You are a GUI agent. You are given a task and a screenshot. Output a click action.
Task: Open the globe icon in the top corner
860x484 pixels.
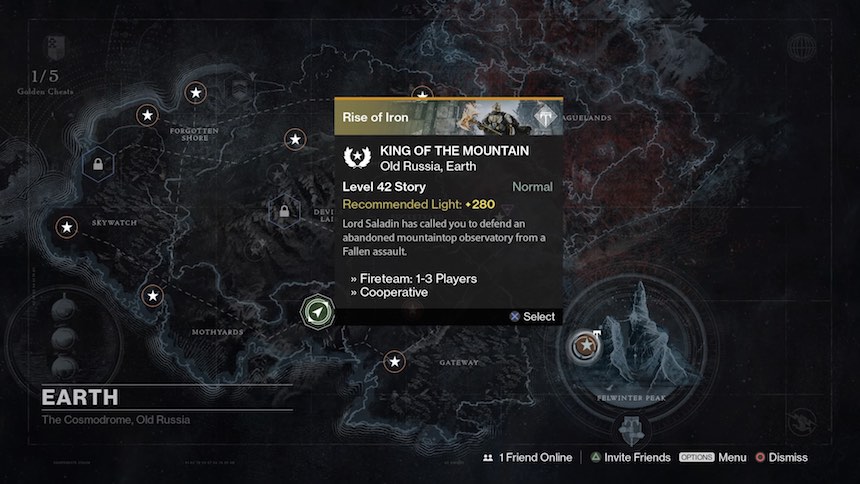pyautogui.click(x=801, y=47)
